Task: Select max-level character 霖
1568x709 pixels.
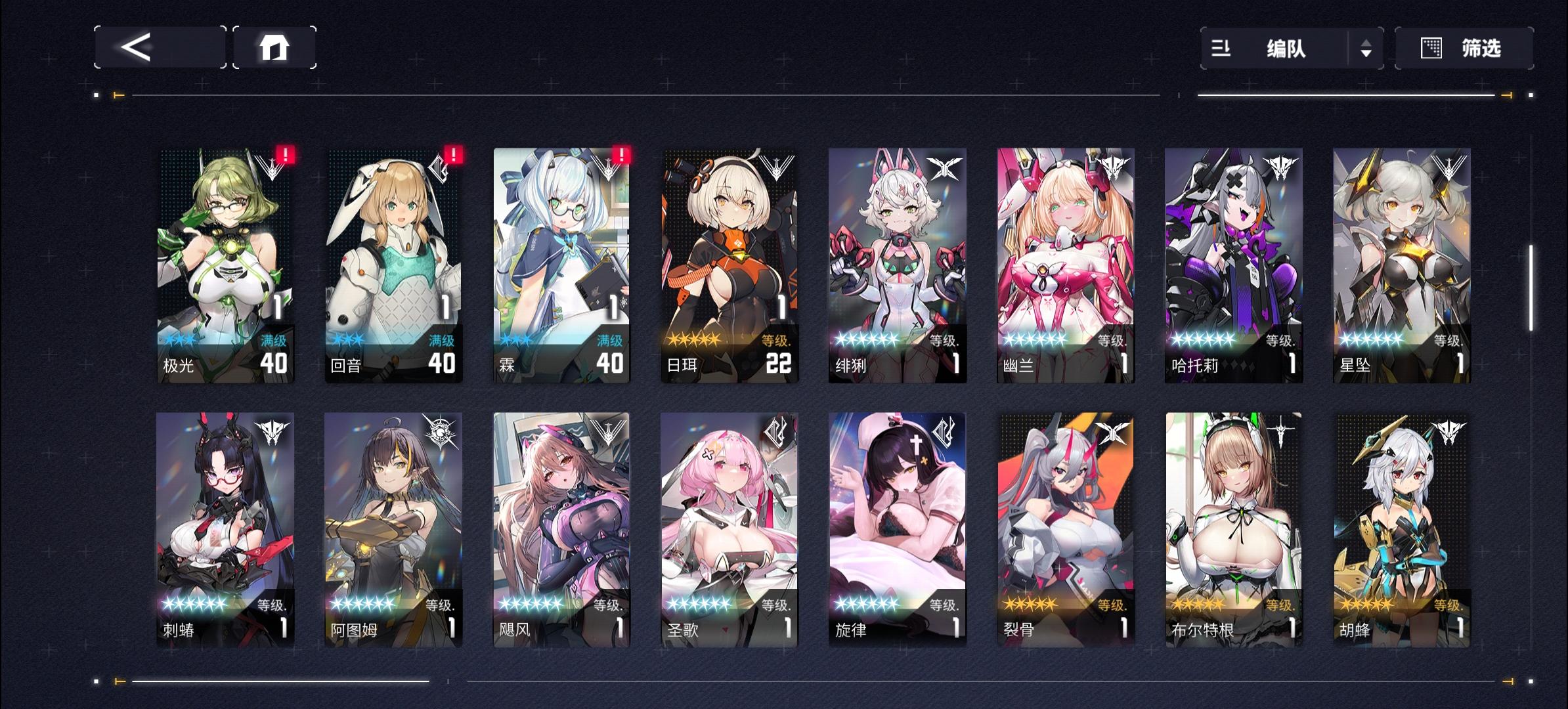Action: coord(561,263)
